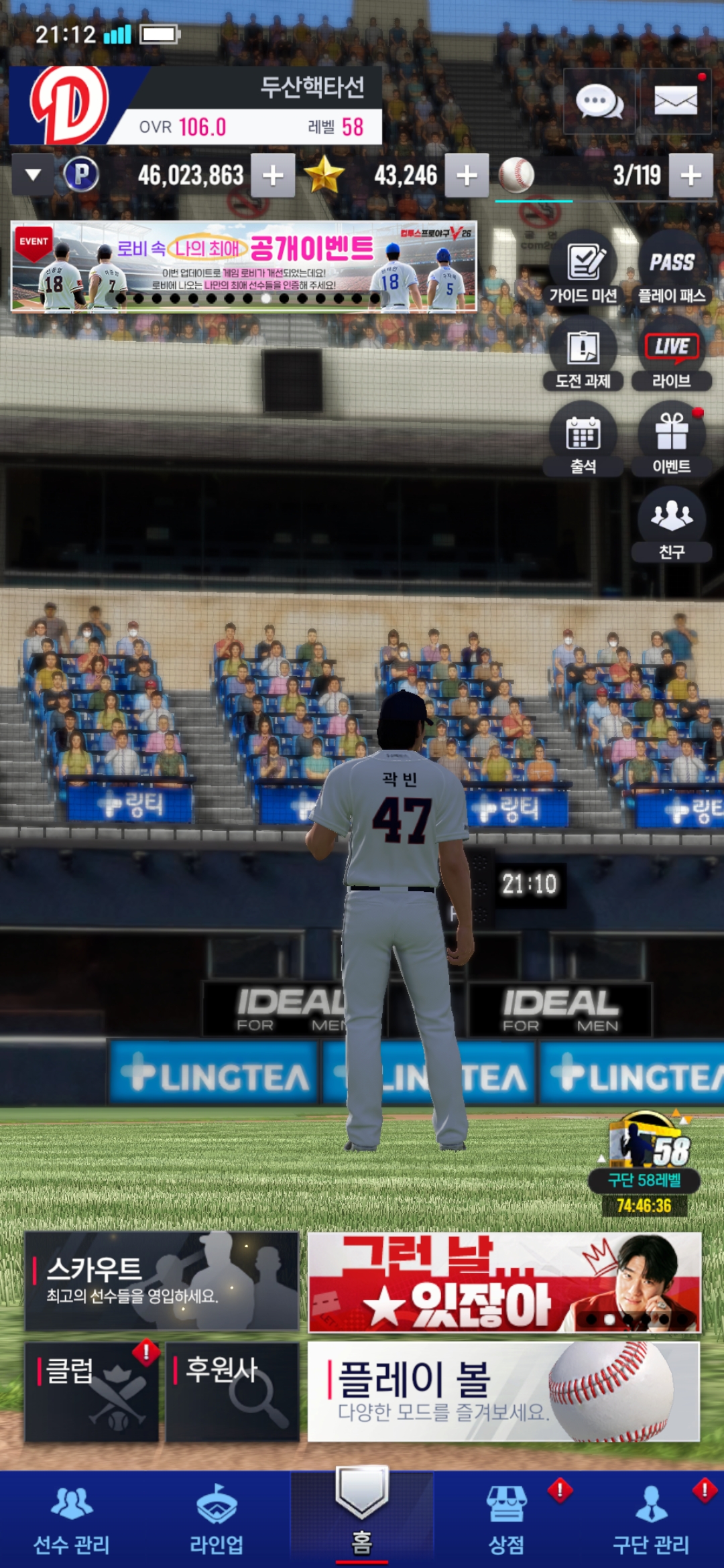Open the chat speech bubble icon

pyautogui.click(x=599, y=102)
